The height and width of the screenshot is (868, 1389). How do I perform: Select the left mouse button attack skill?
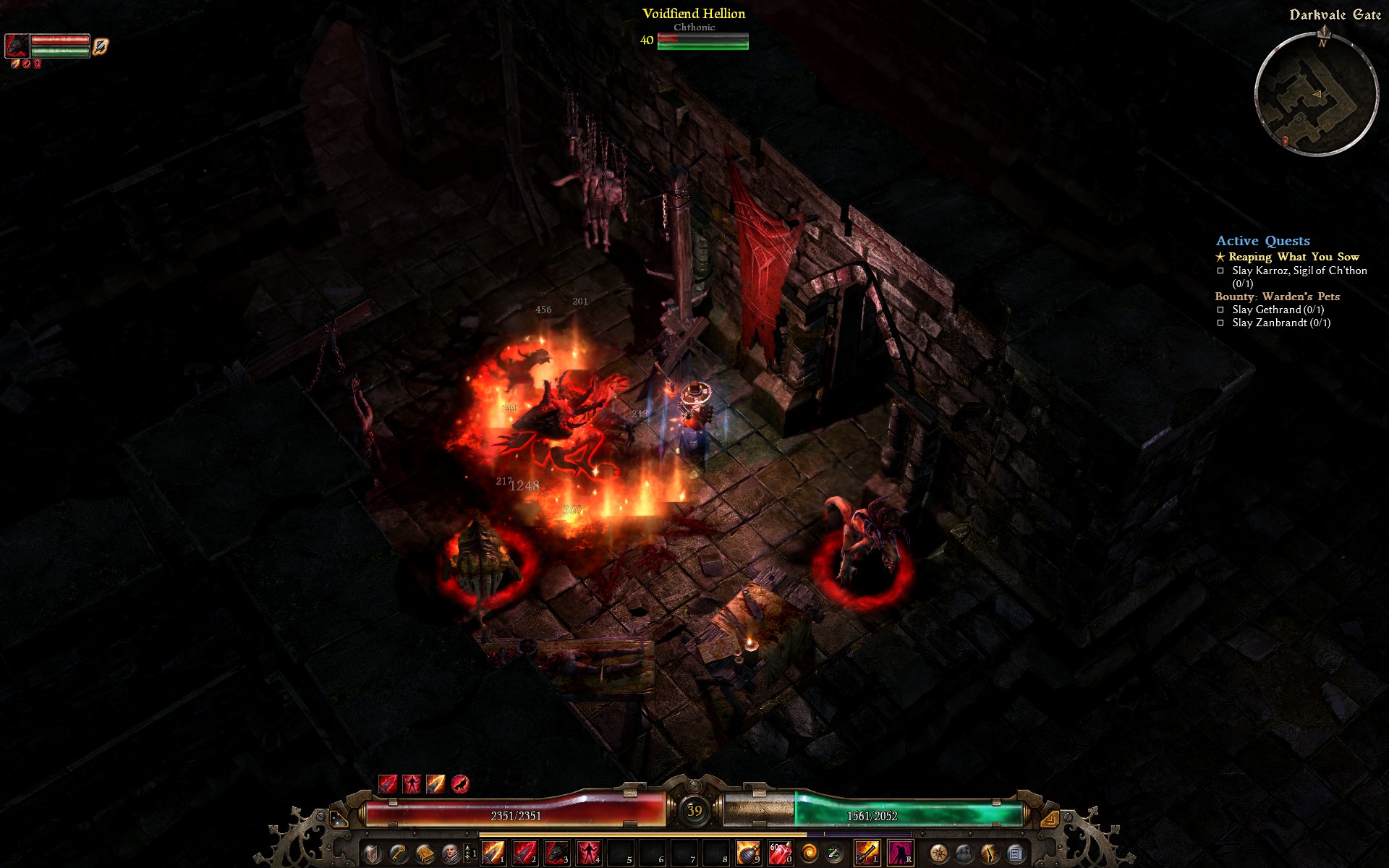(x=867, y=853)
